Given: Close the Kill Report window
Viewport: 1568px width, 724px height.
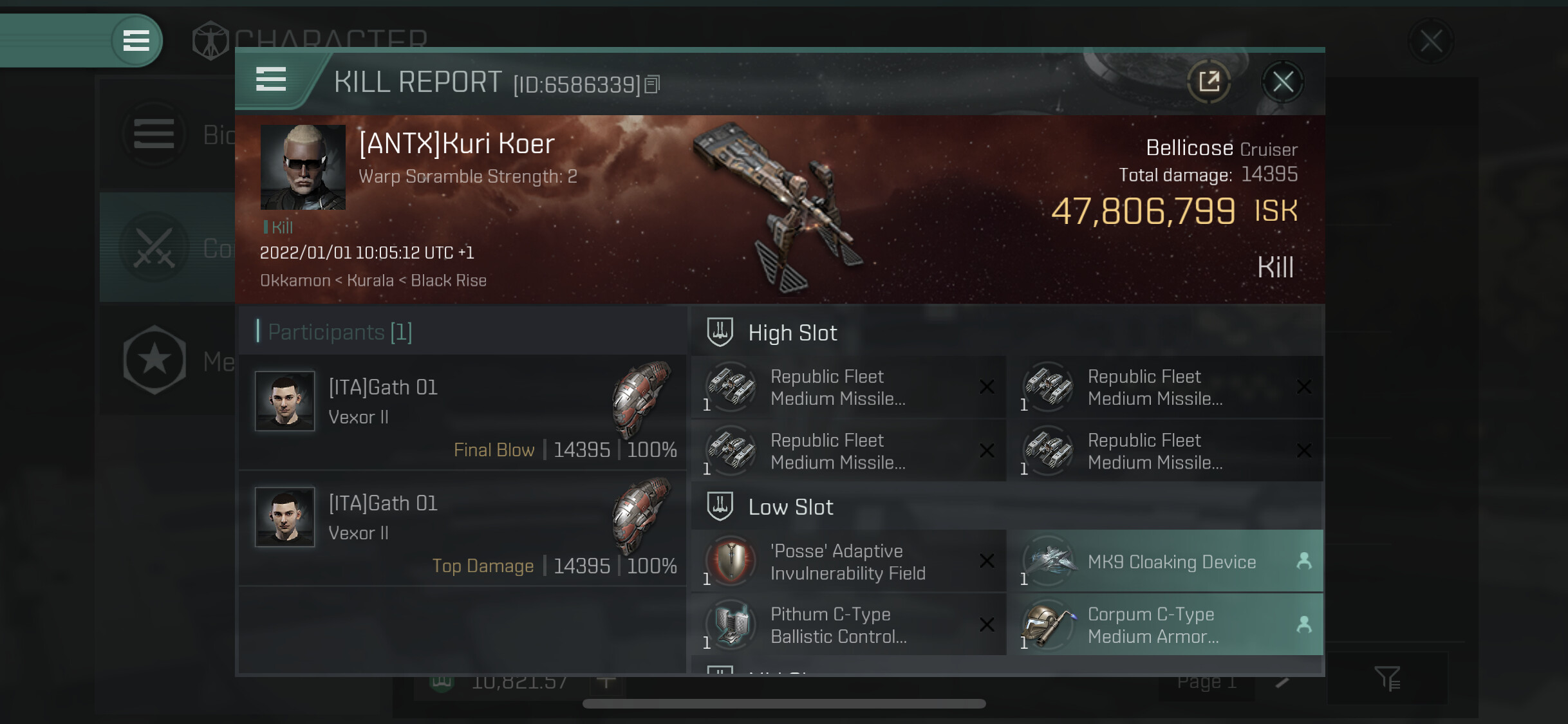Looking at the screenshot, I should [x=1282, y=82].
